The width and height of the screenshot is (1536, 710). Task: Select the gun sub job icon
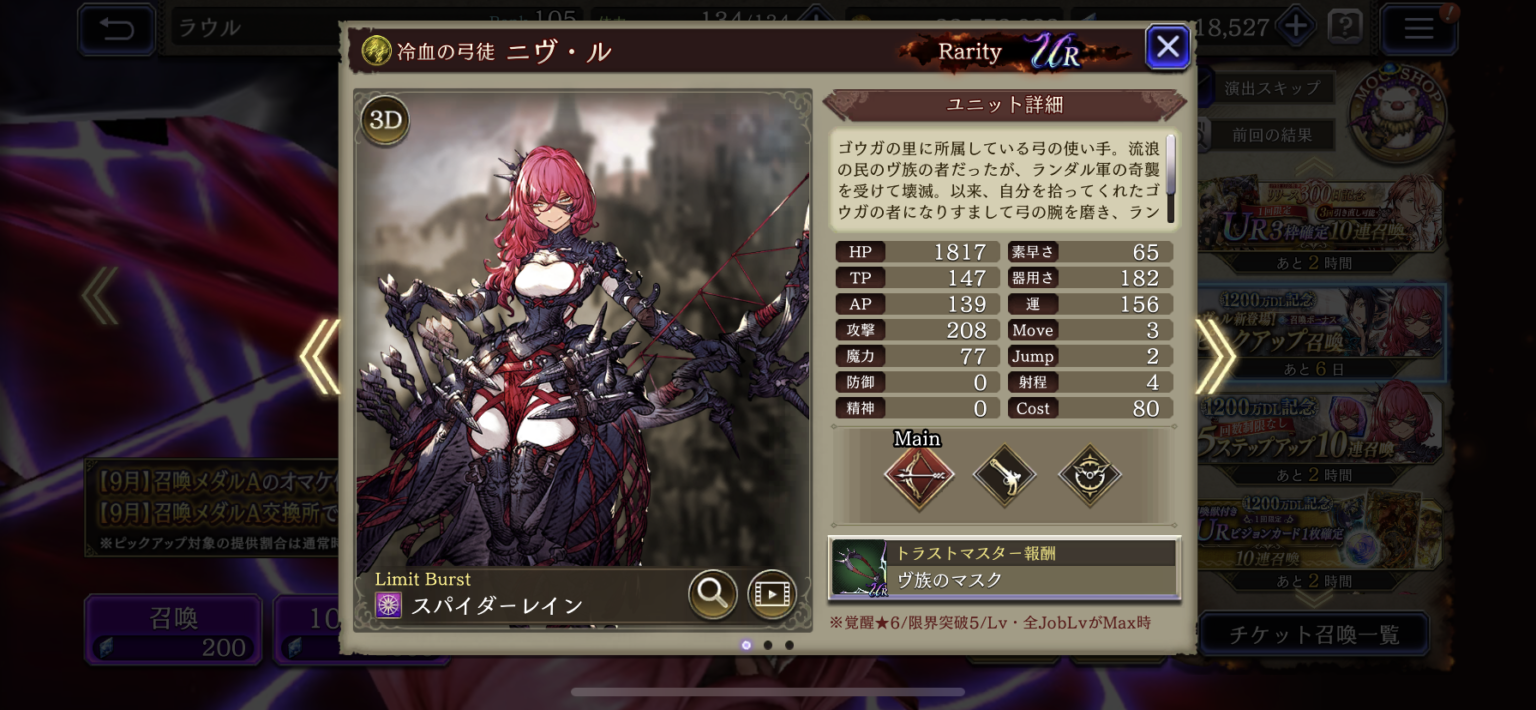(x=1004, y=475)
